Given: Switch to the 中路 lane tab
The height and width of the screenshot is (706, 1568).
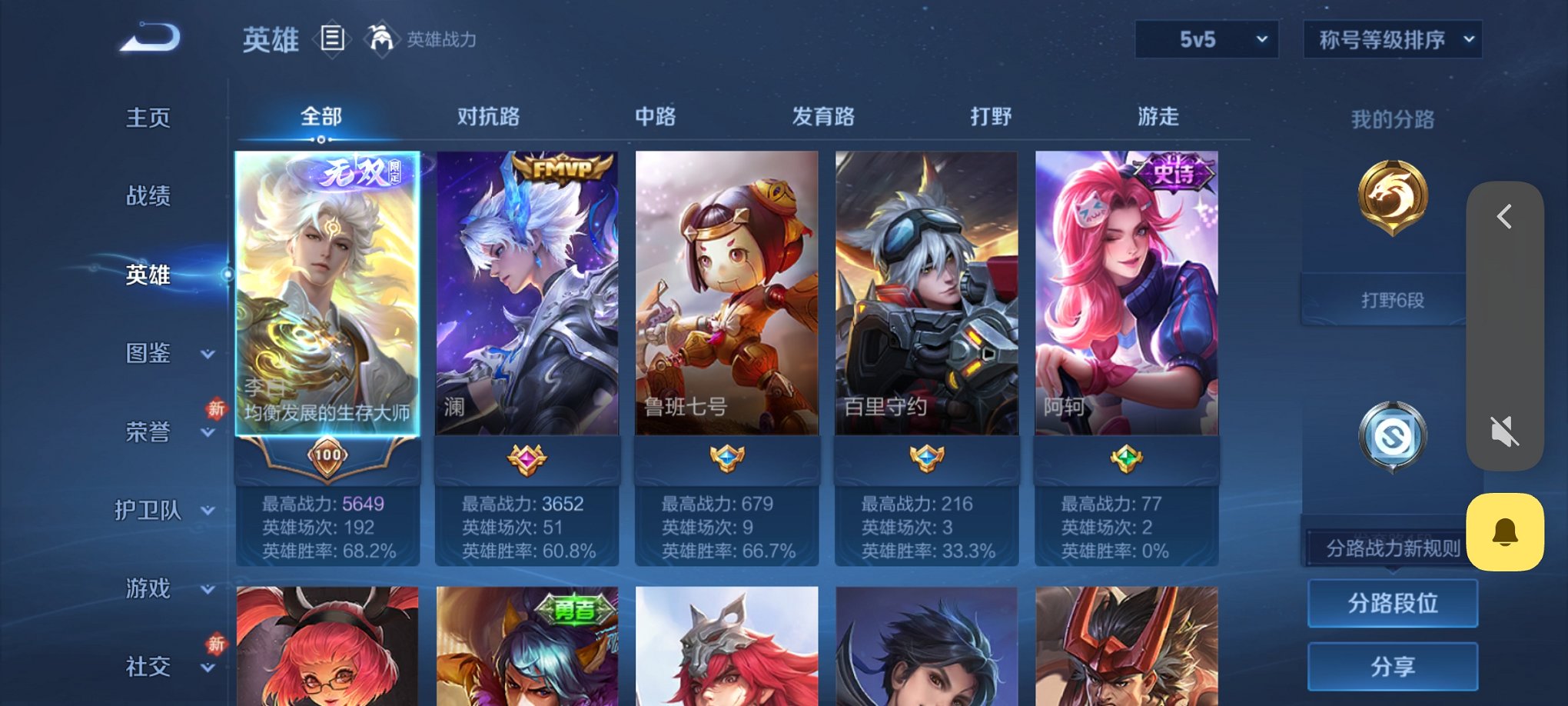Looking at the screenshot, I should click(654, 117).
